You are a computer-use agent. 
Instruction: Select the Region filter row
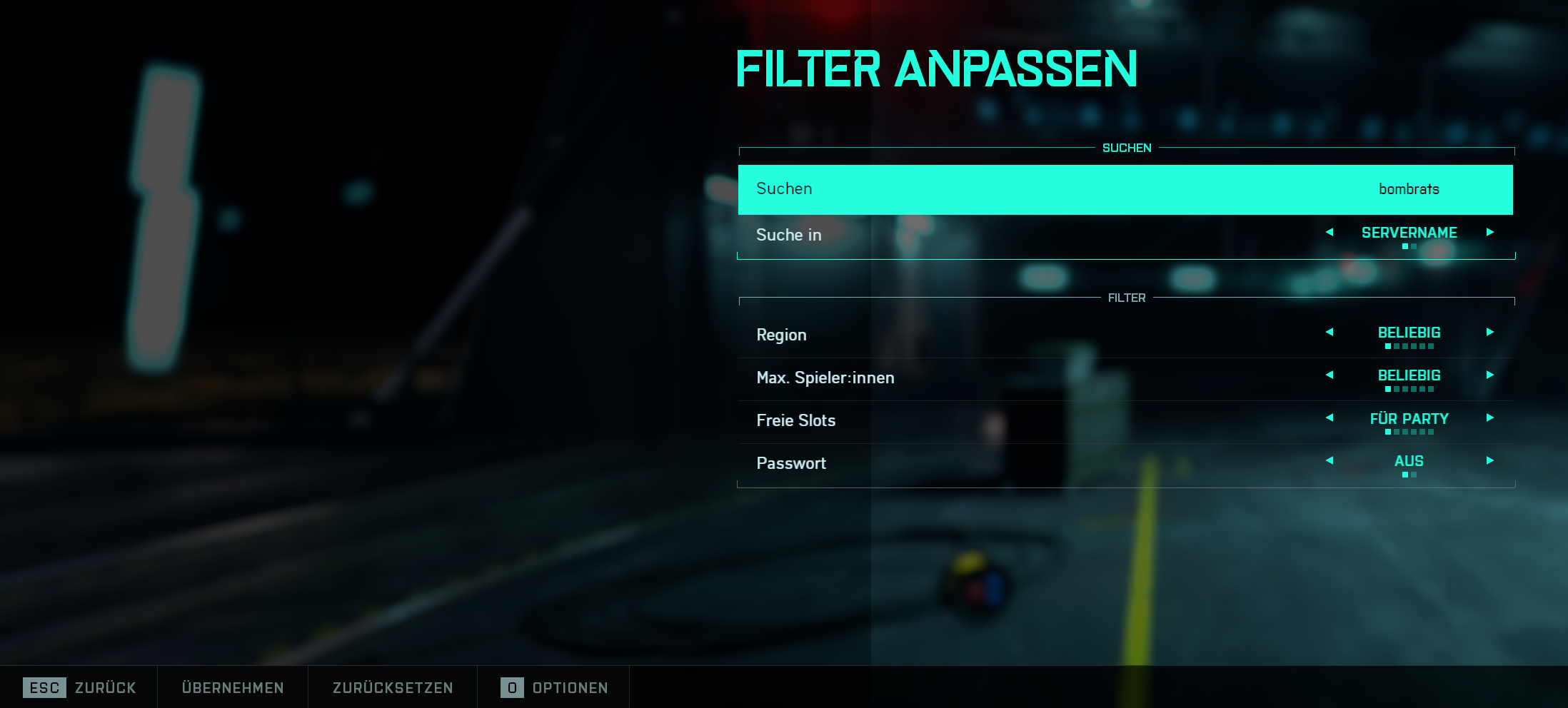click(1000, 335)
